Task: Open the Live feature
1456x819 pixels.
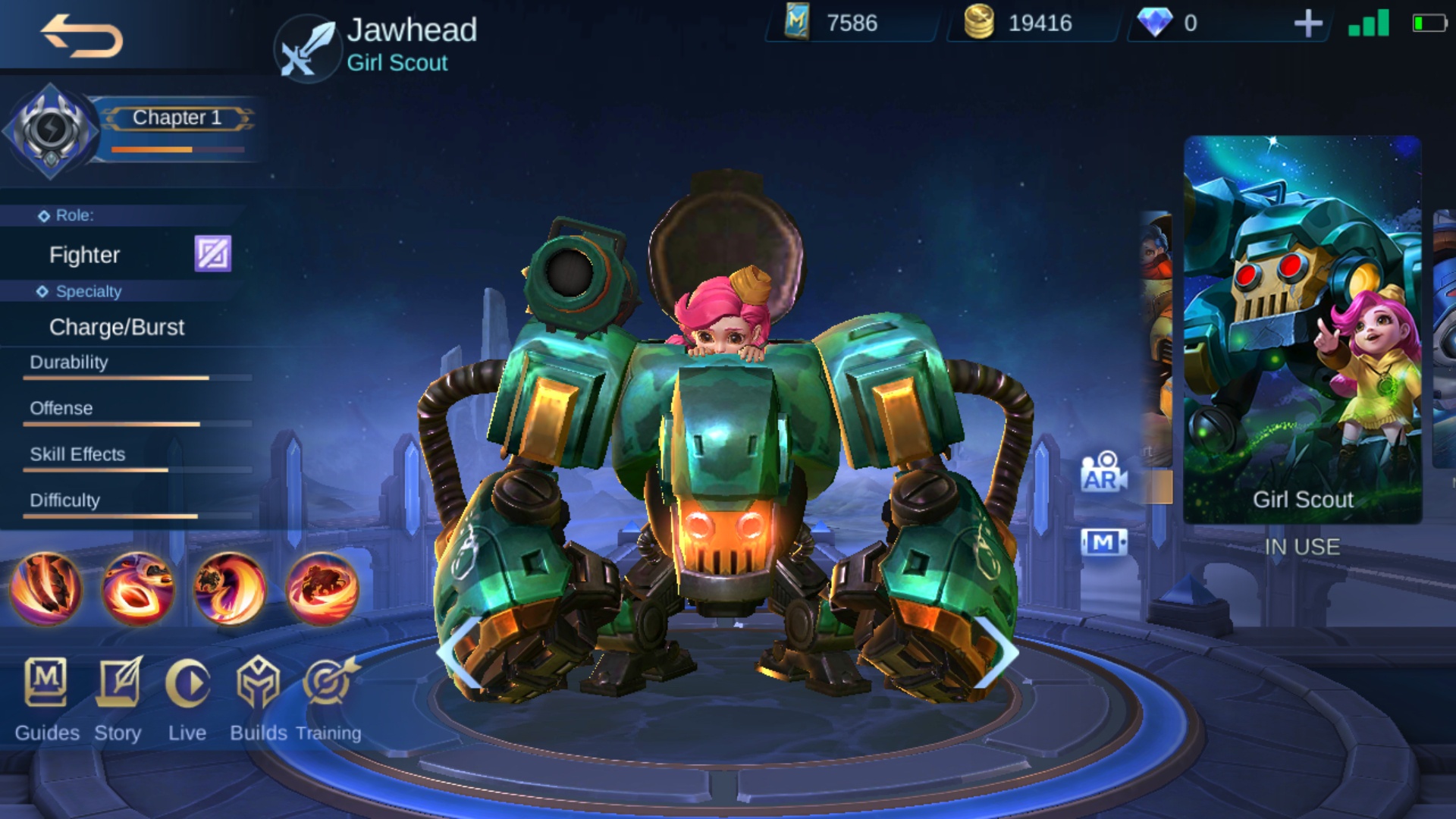Action: 187,694
